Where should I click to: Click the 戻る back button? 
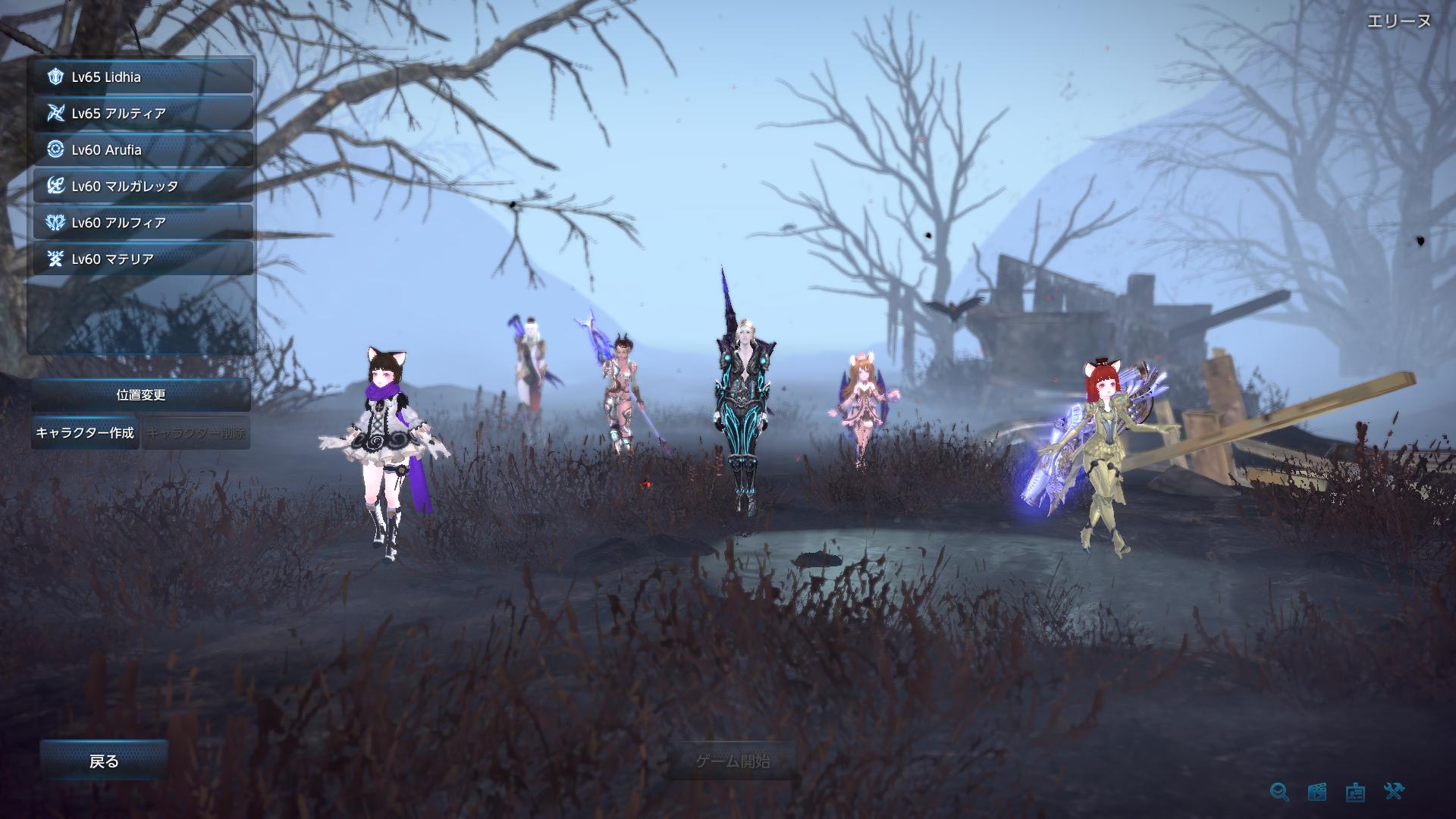click(102, 760)
